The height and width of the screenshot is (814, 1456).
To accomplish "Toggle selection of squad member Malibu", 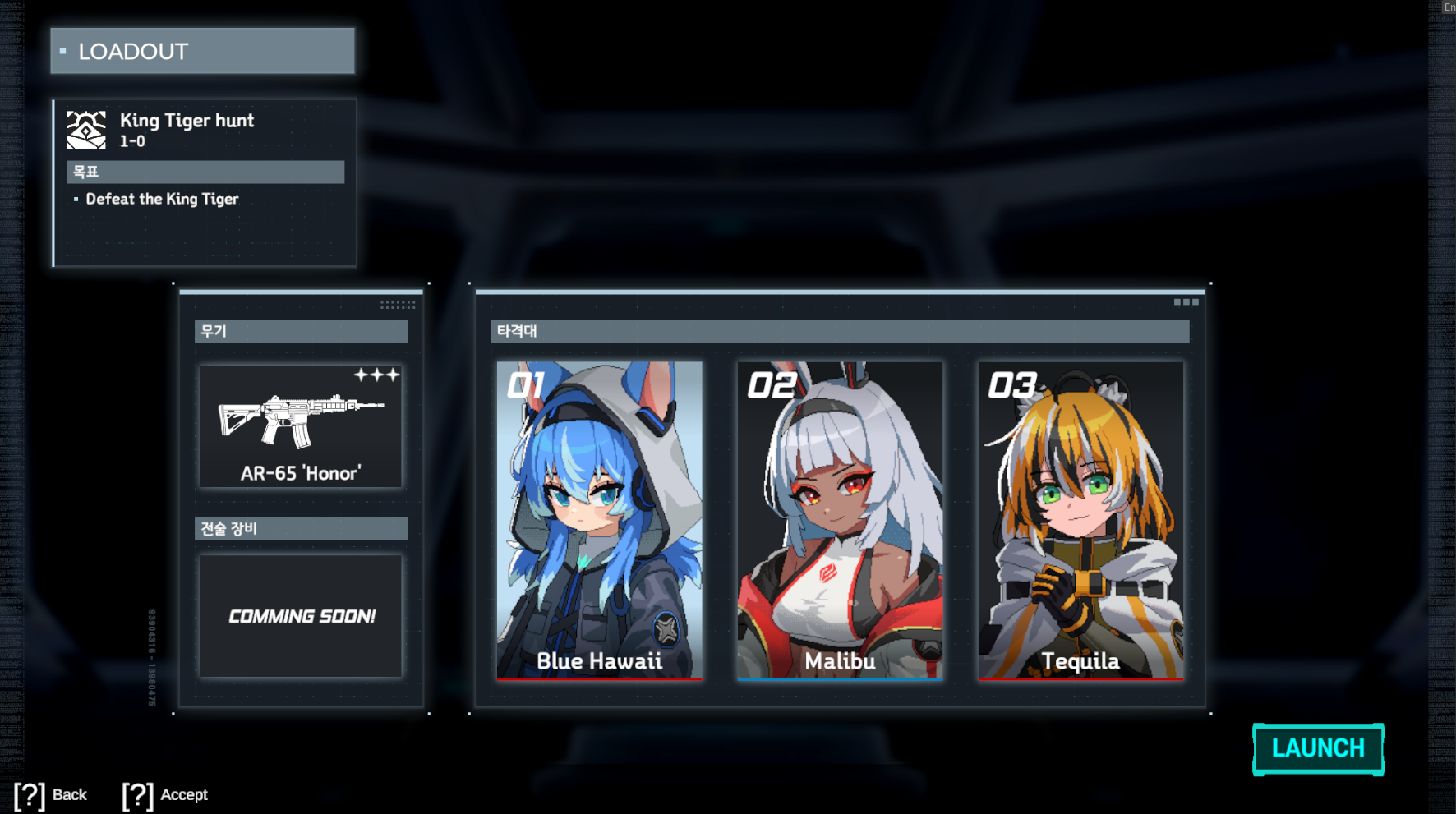I will pos(840,517).
